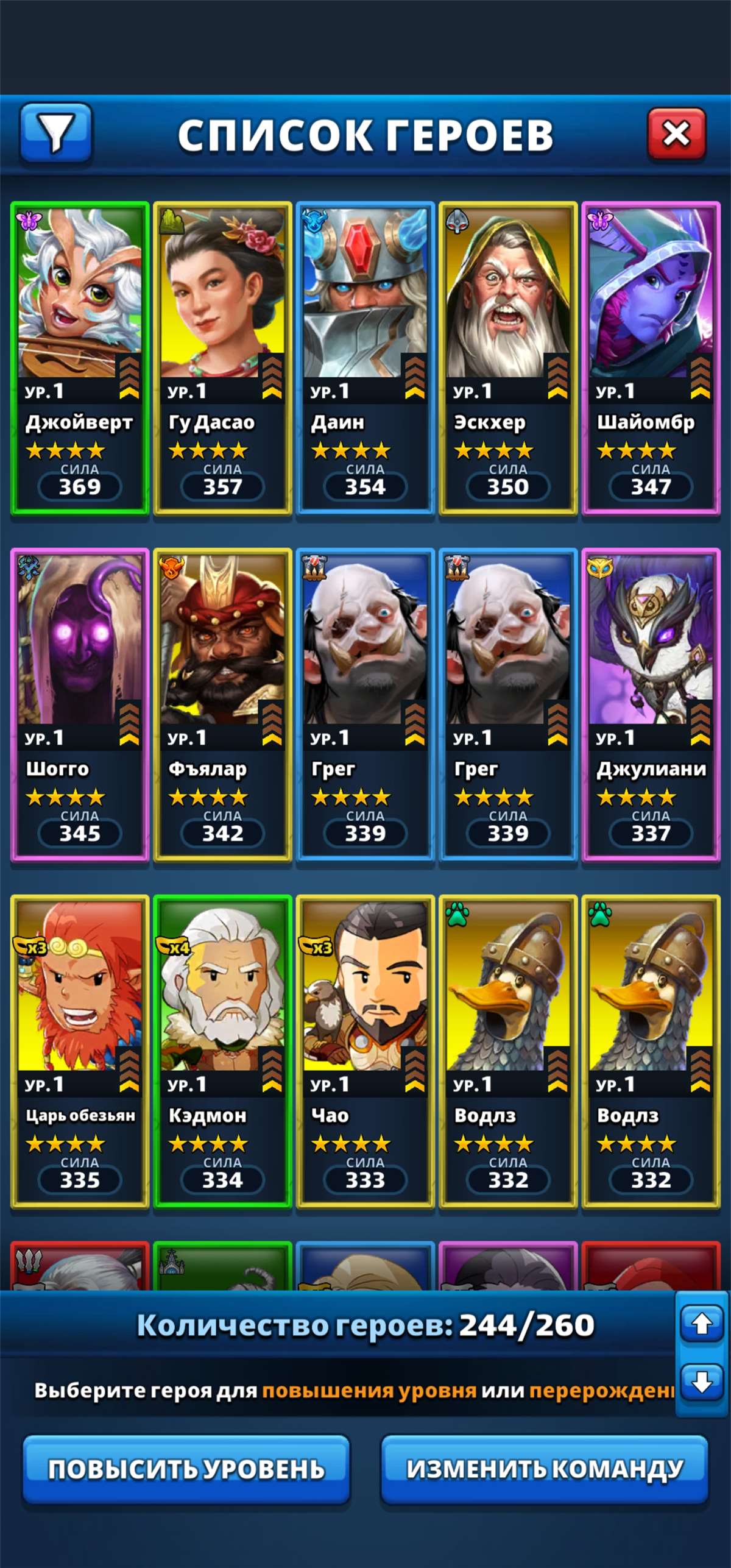Tap the Повысить уровень button
The width and height of the screenshot is (731, 1568).
point(186,1469)
